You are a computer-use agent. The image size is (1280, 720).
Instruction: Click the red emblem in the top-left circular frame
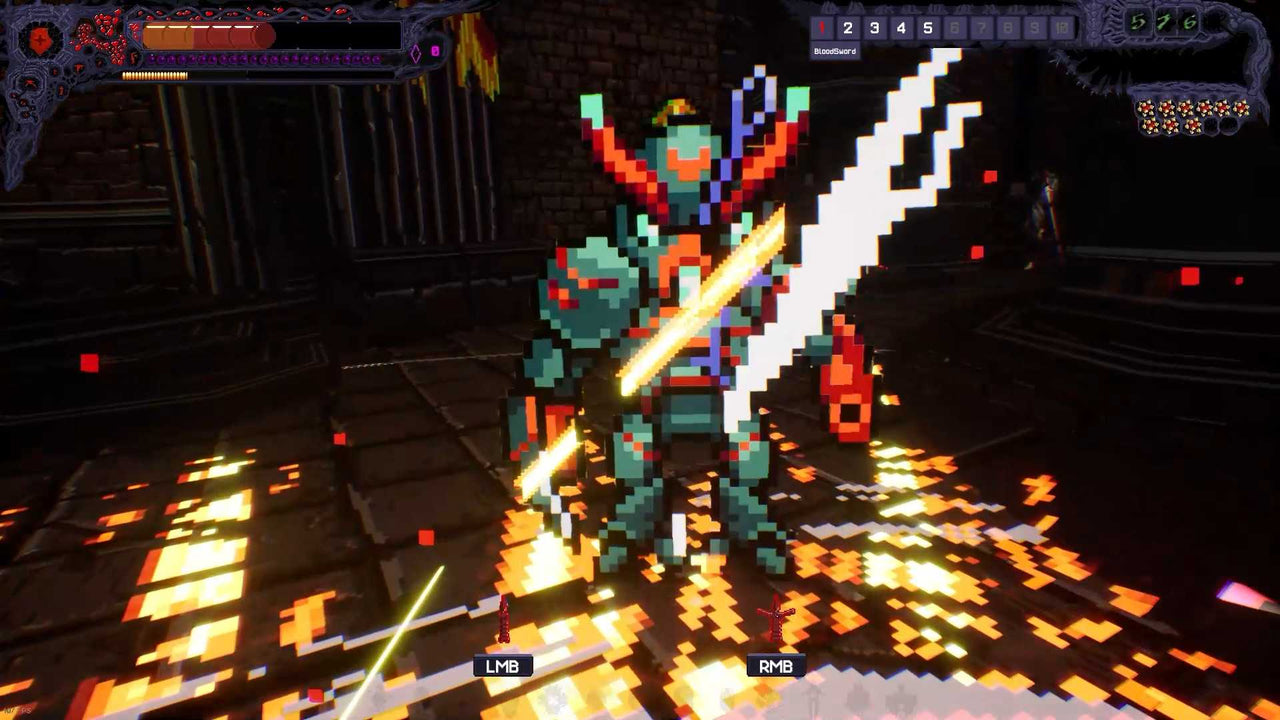[x=40, y=40]
